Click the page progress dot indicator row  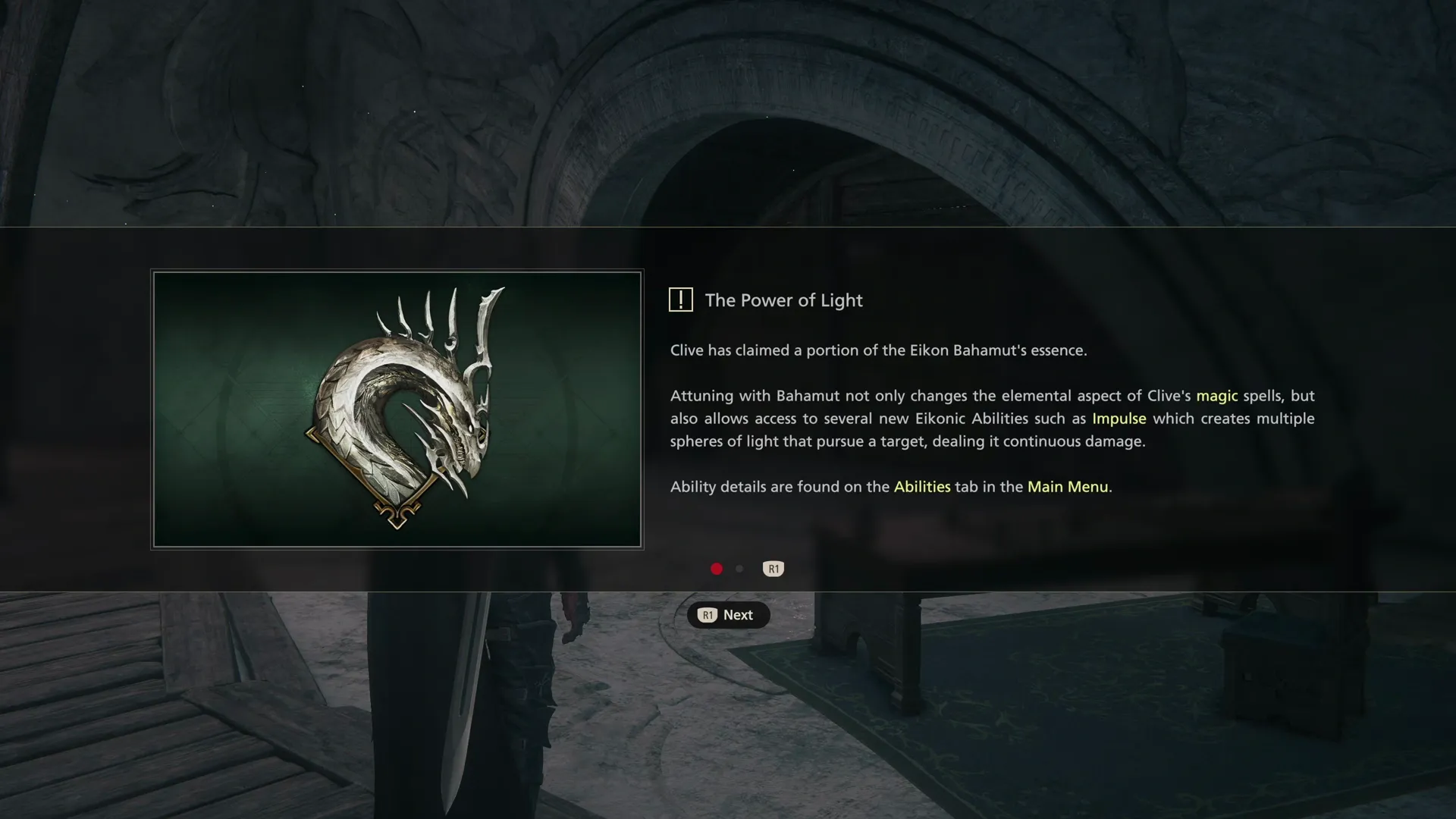click(x=726, y=569)
